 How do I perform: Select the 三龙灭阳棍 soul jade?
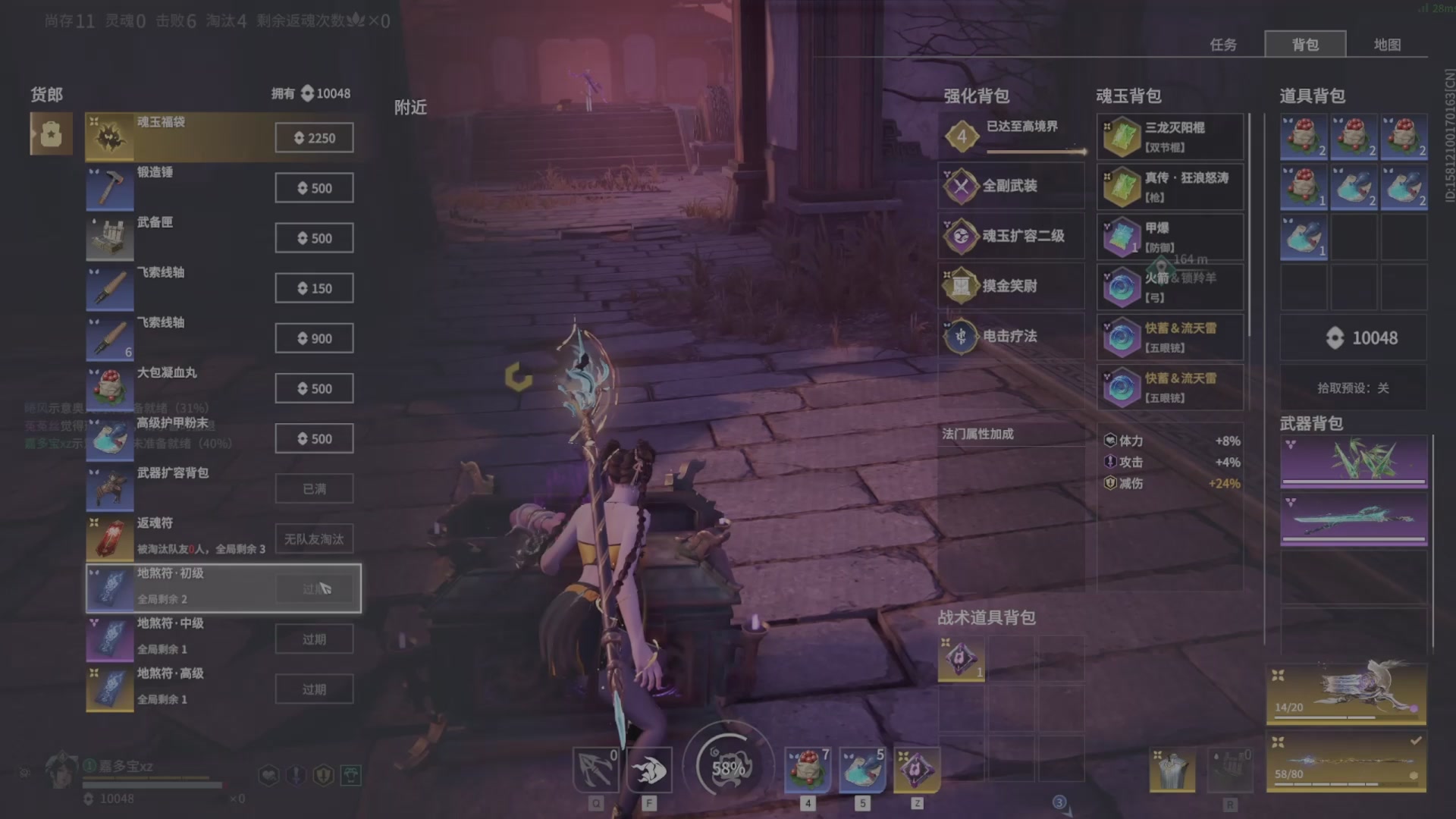1170,137
